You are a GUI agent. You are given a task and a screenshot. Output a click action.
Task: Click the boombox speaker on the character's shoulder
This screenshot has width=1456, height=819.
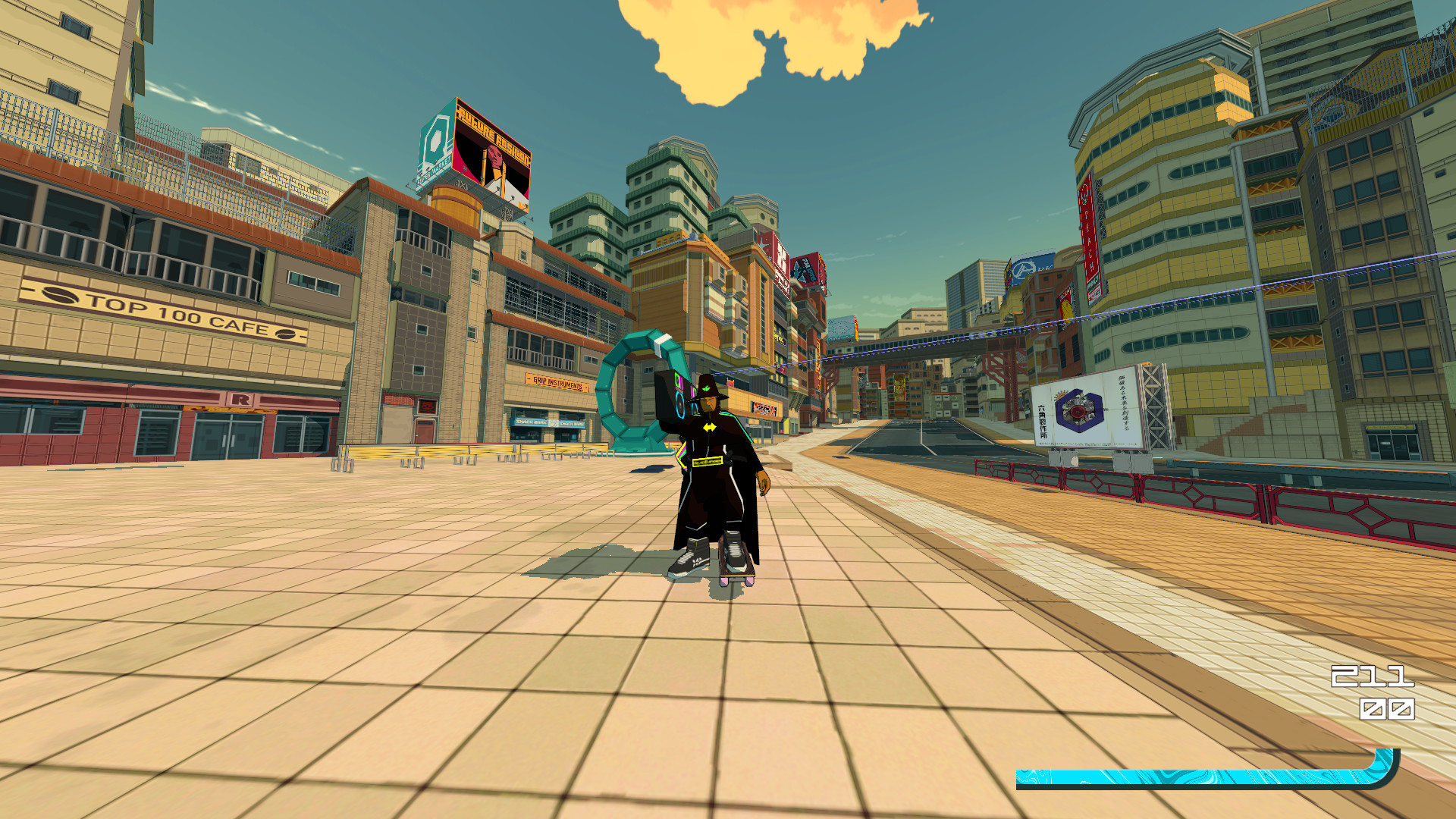[x=680, y=405]
